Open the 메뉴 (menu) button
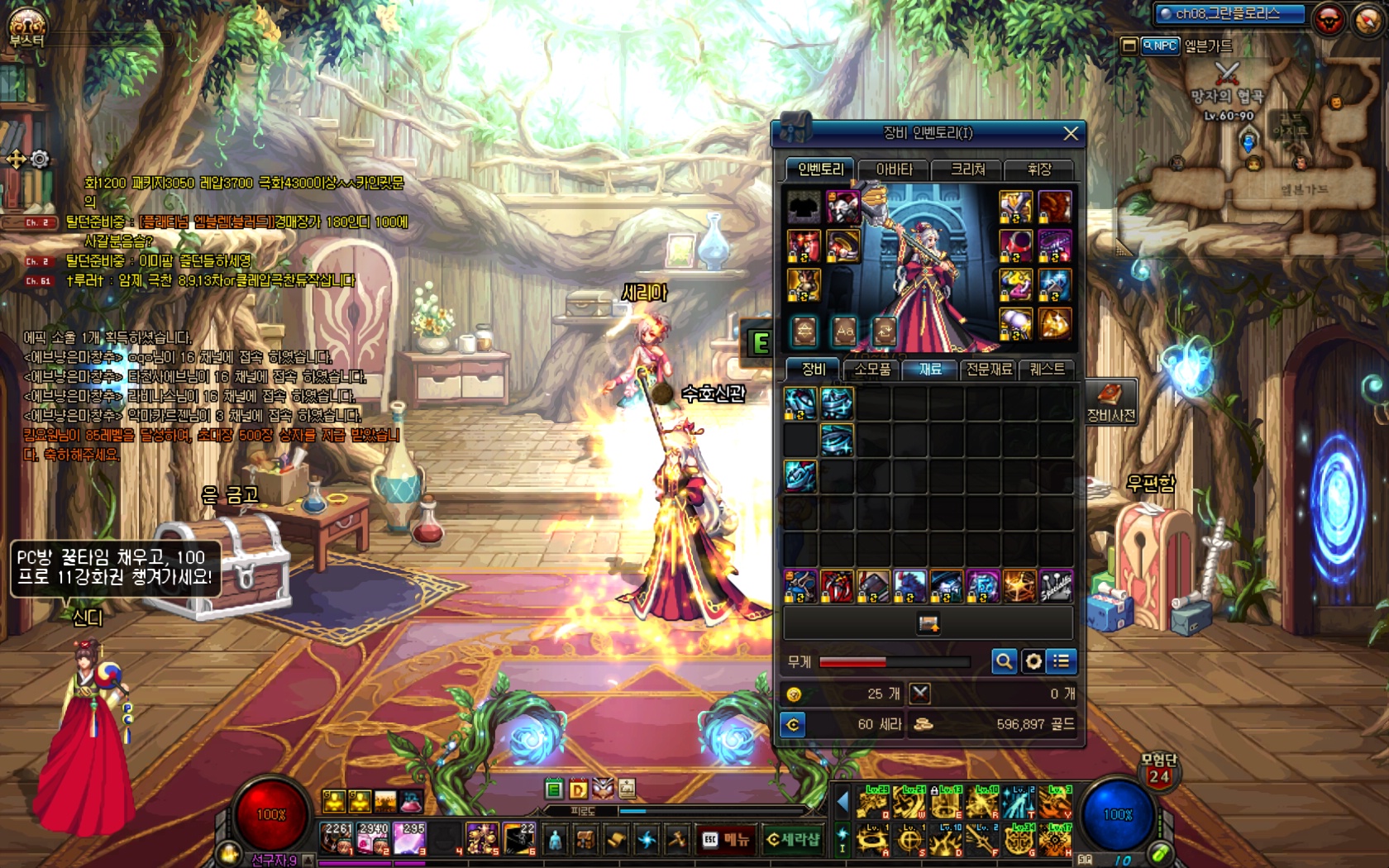1389x868 pixels. click(x=726, y=840)
